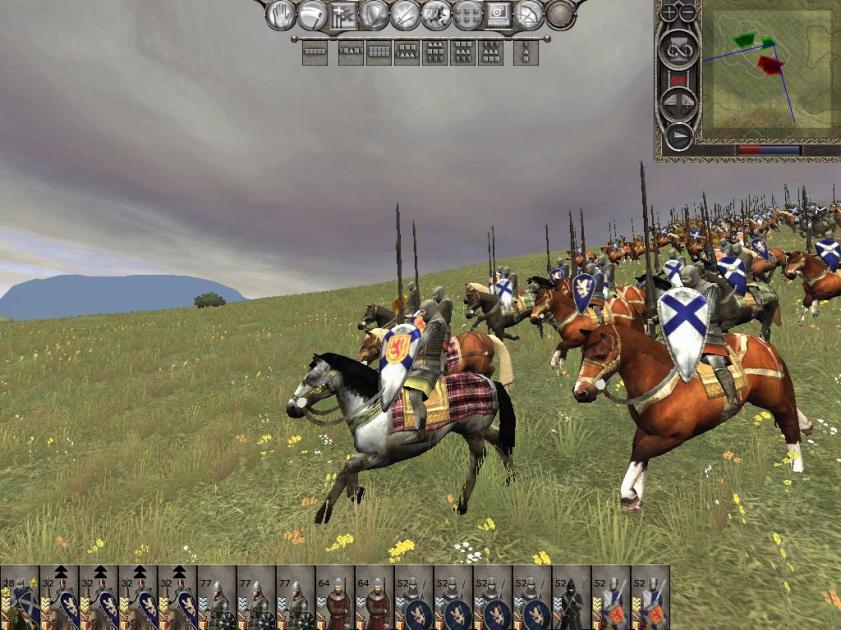Zoom in the minimap with the plus button
The height and width of the screenshot is (630, 841).
point(670,13)
